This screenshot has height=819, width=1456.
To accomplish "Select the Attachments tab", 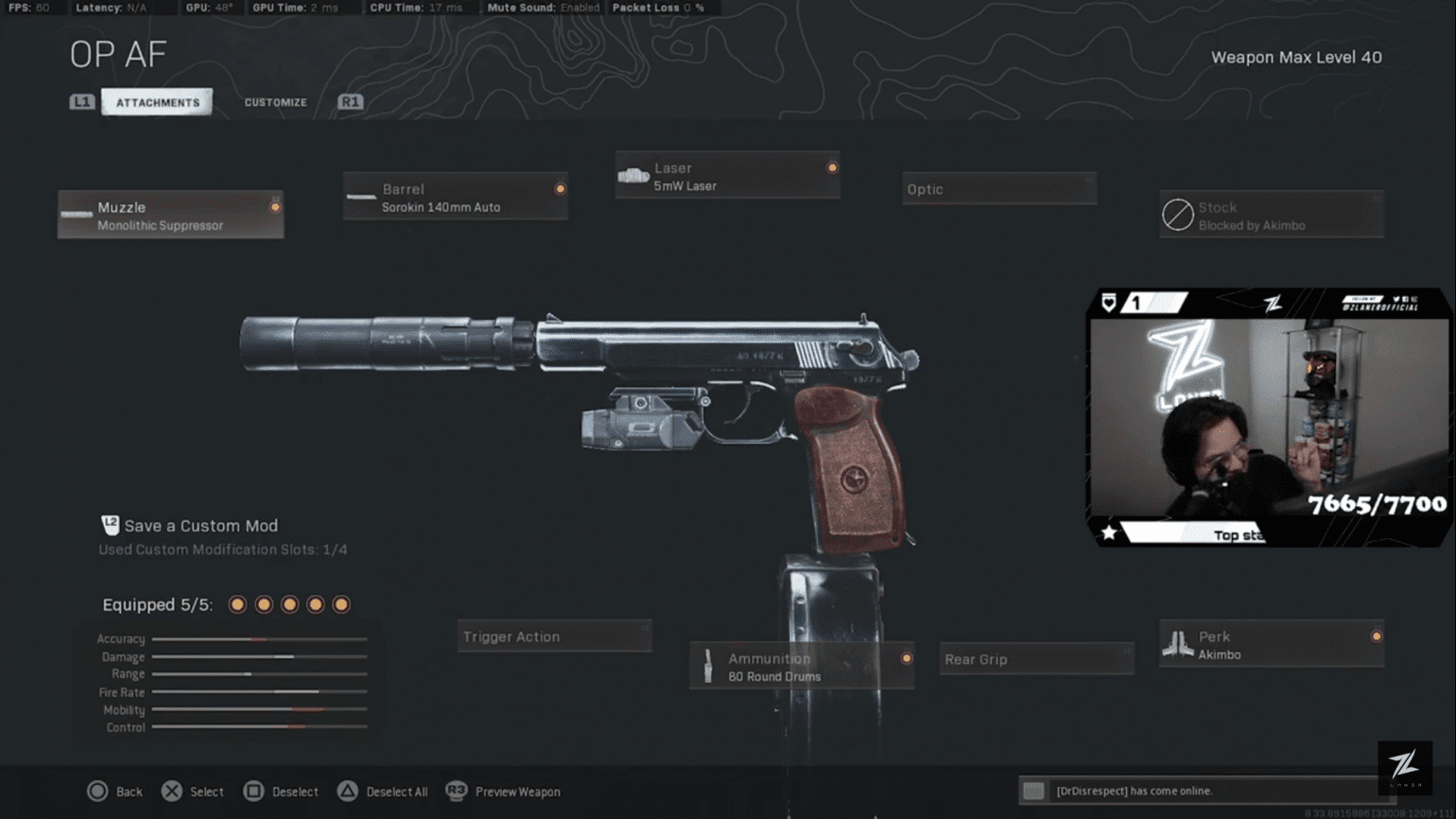I will click(157, 102).
